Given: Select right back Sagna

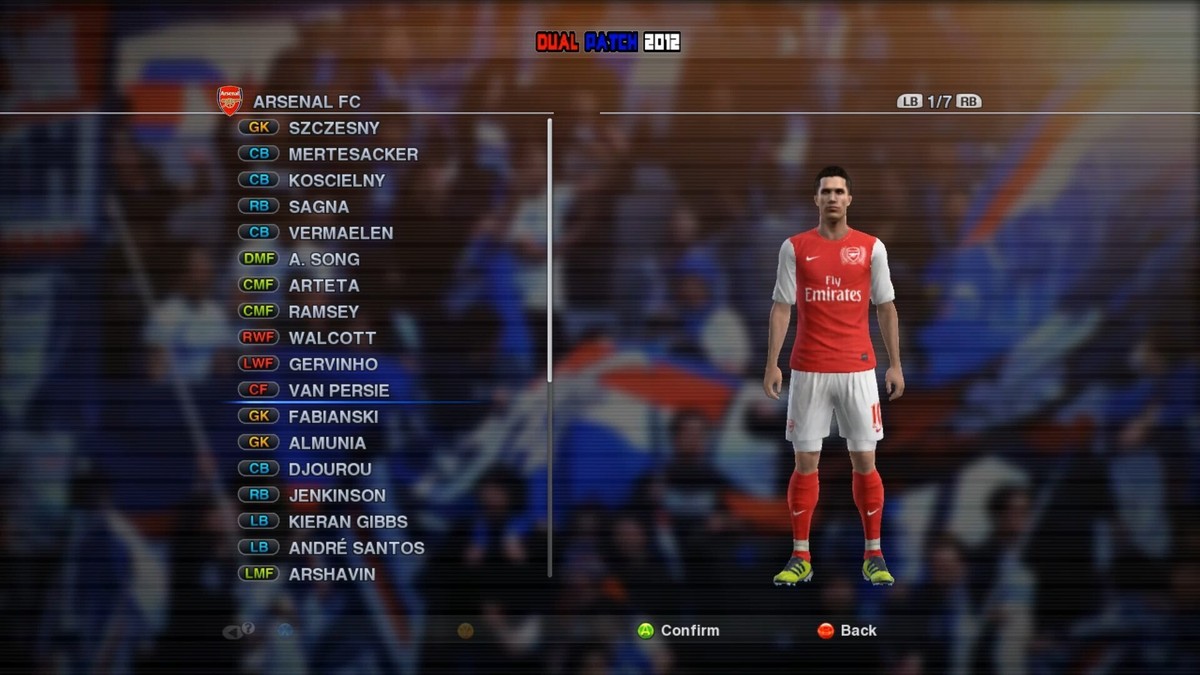Looking at the screenshot, I should click(318, 207).
